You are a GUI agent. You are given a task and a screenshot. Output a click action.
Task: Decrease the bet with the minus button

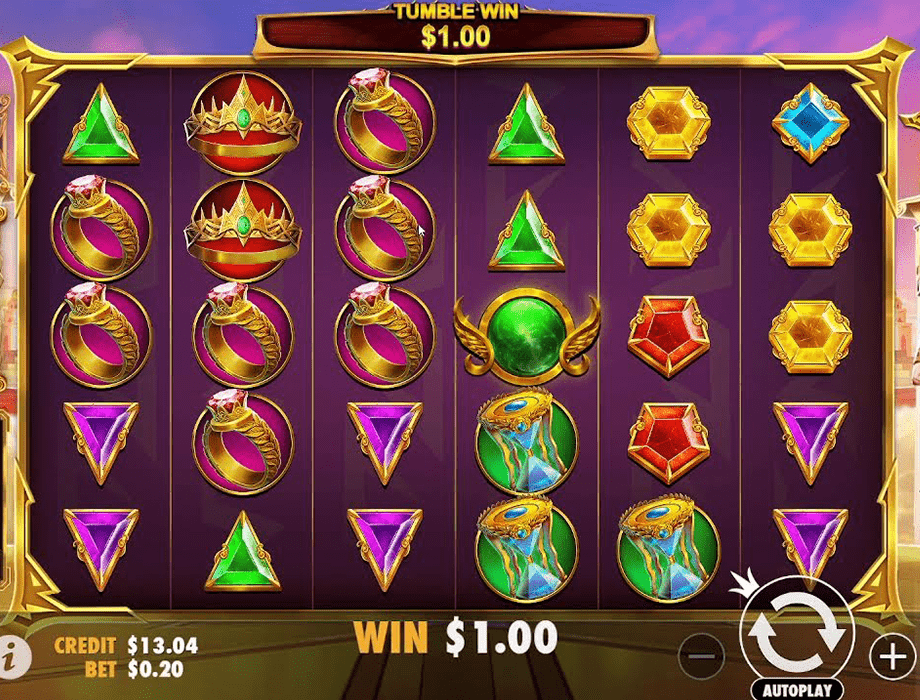point(704,657)
